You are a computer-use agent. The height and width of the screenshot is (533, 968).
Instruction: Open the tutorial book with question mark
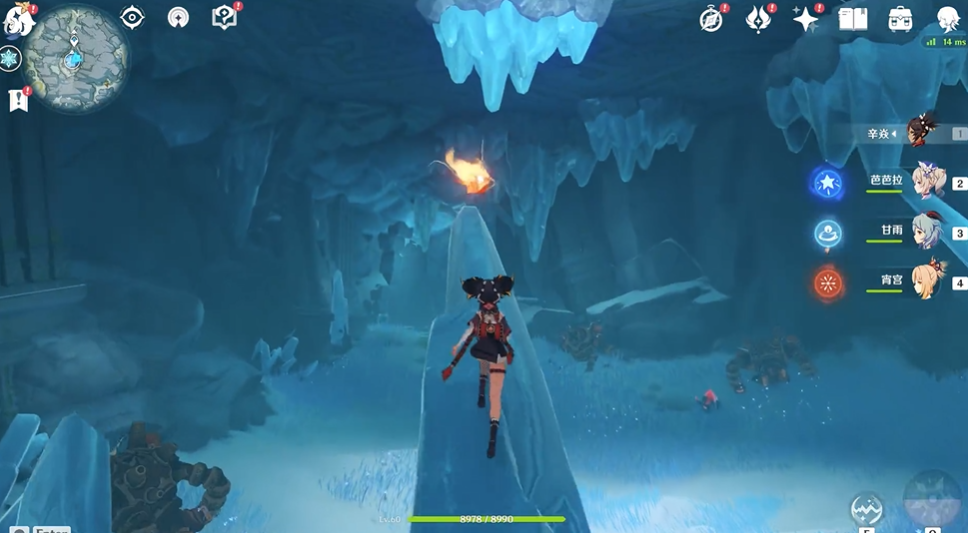(224, 17)
